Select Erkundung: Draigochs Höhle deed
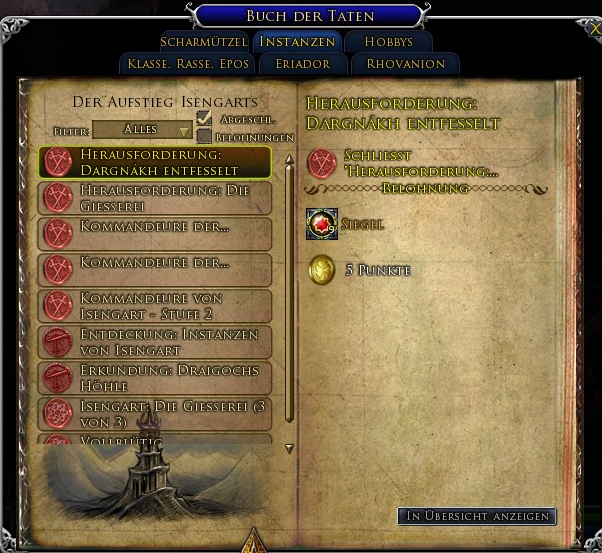The image size is (602, 553). coord(155,378)
